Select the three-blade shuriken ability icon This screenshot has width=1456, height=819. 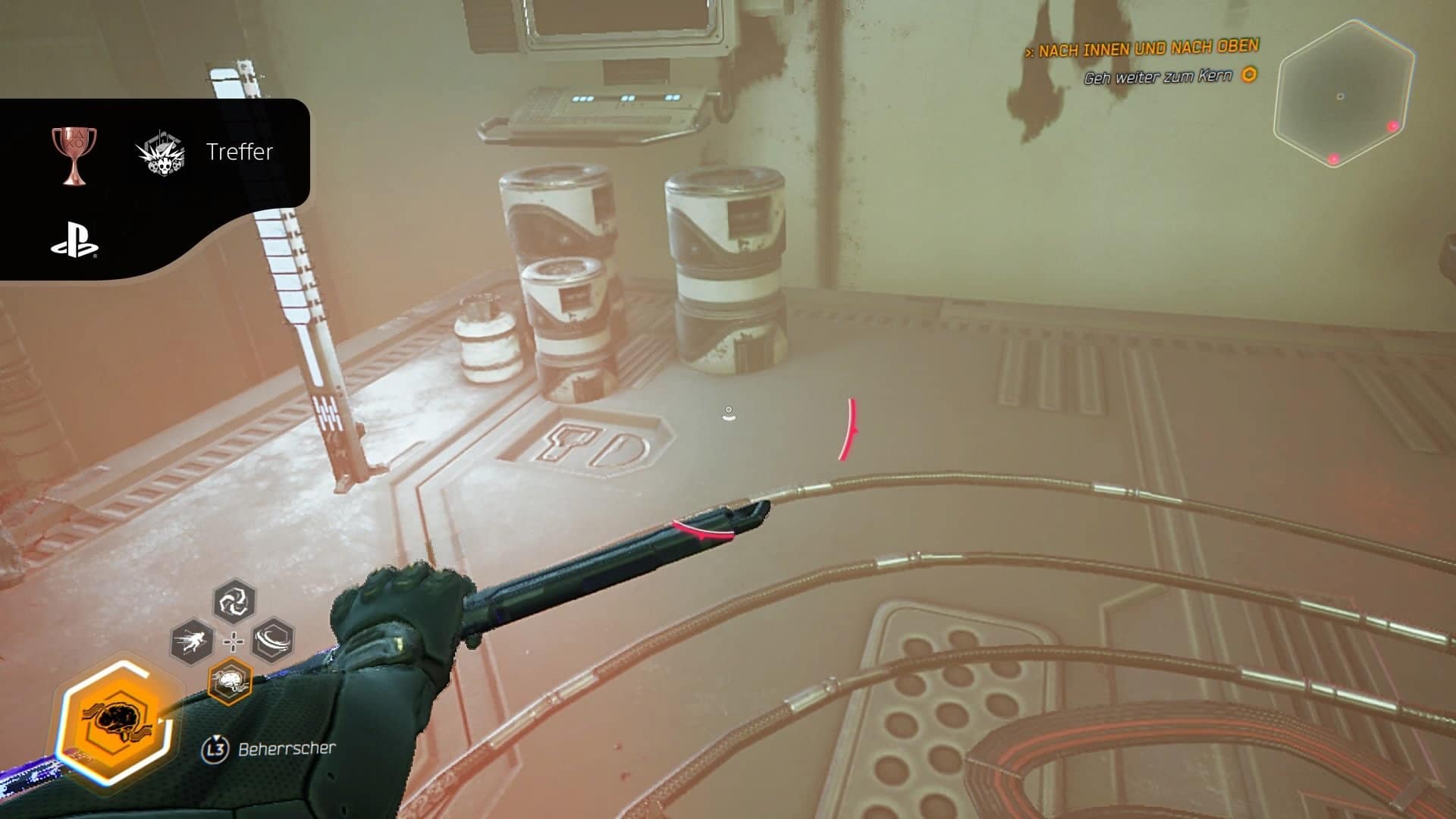[x=234, y=602]
